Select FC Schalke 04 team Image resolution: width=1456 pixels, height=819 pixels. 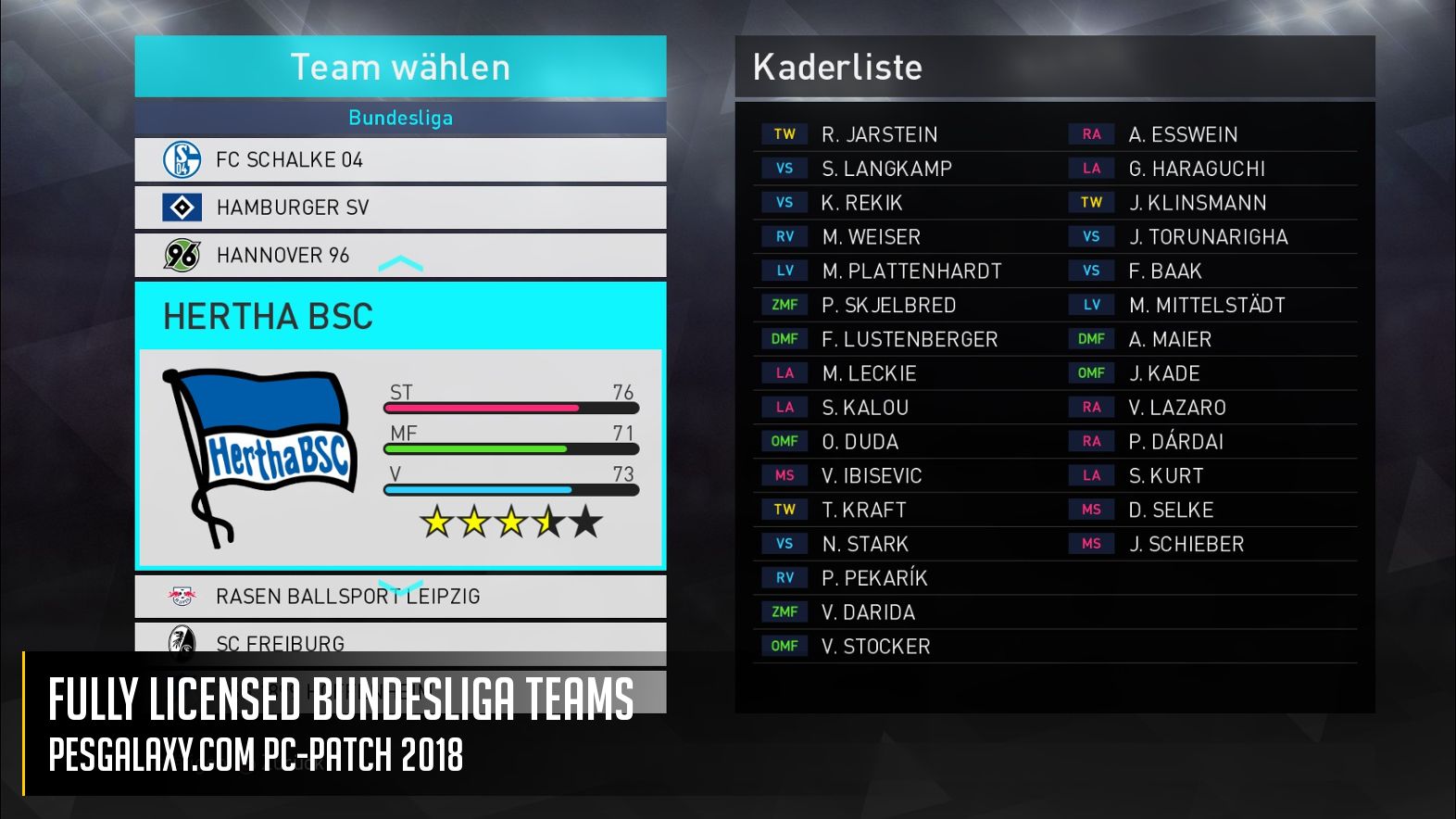coord(400,160)
